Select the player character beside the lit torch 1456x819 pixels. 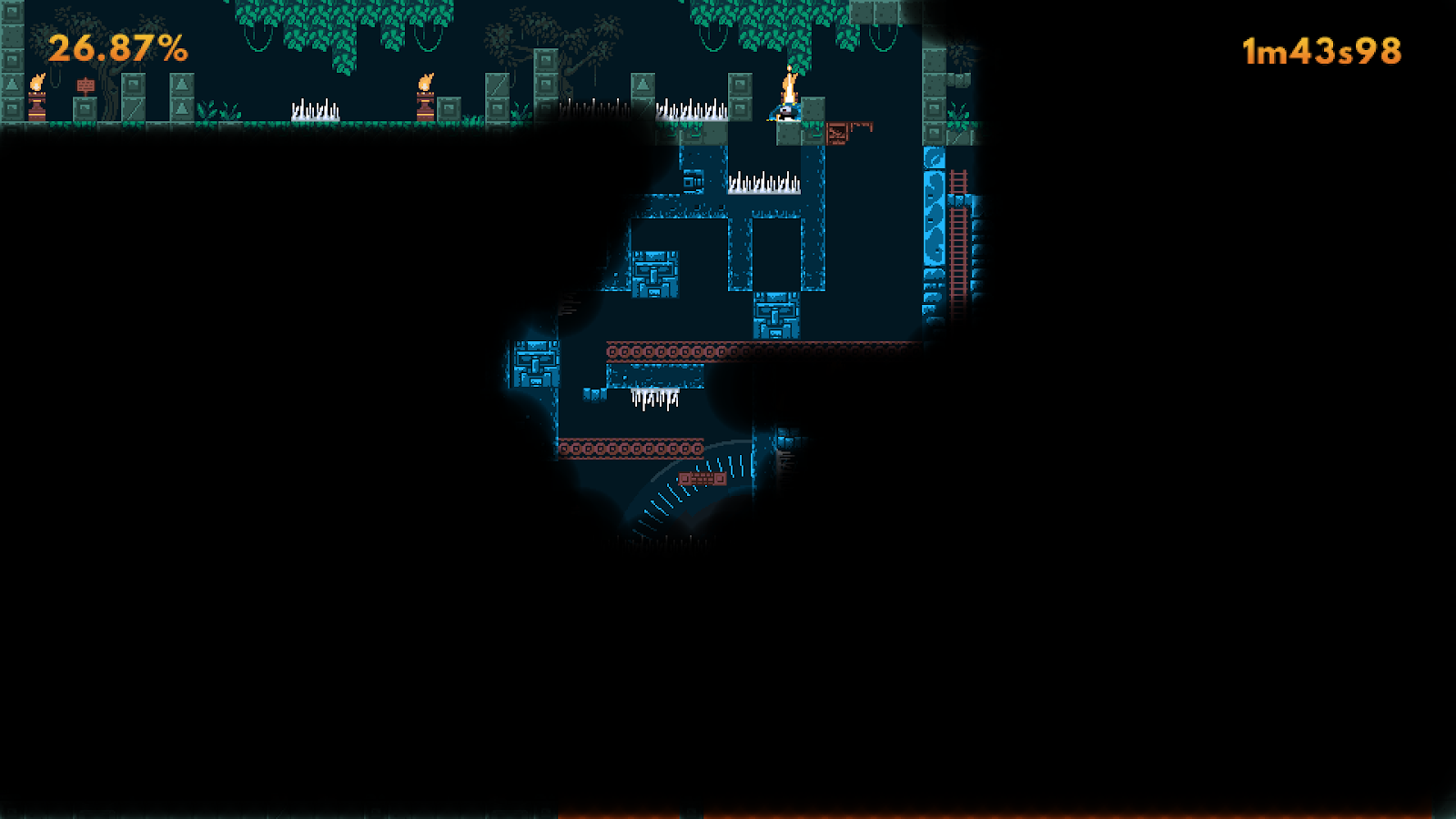pos(784,111)
